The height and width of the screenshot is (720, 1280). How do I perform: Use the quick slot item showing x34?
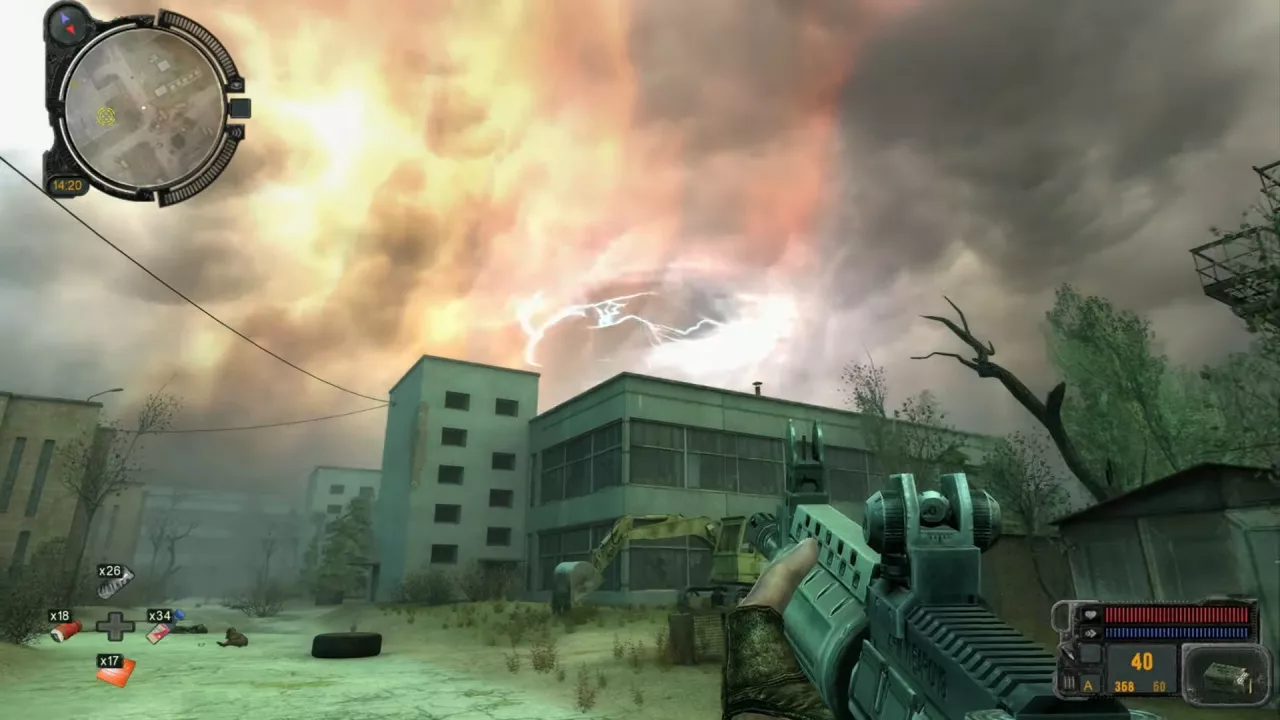click(x=160, y=629)
